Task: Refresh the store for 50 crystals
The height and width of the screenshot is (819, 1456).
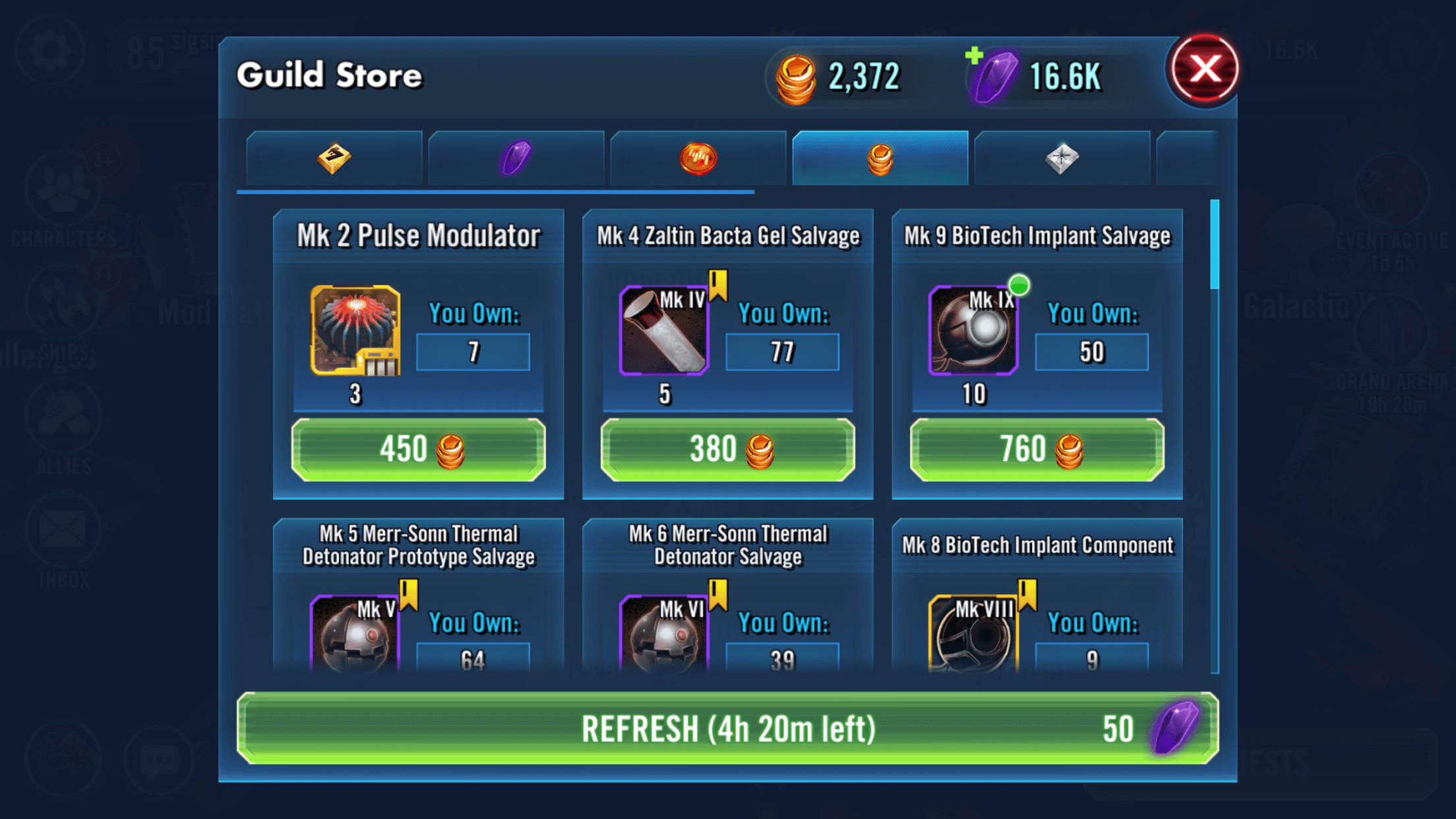Action: point(727,729)
